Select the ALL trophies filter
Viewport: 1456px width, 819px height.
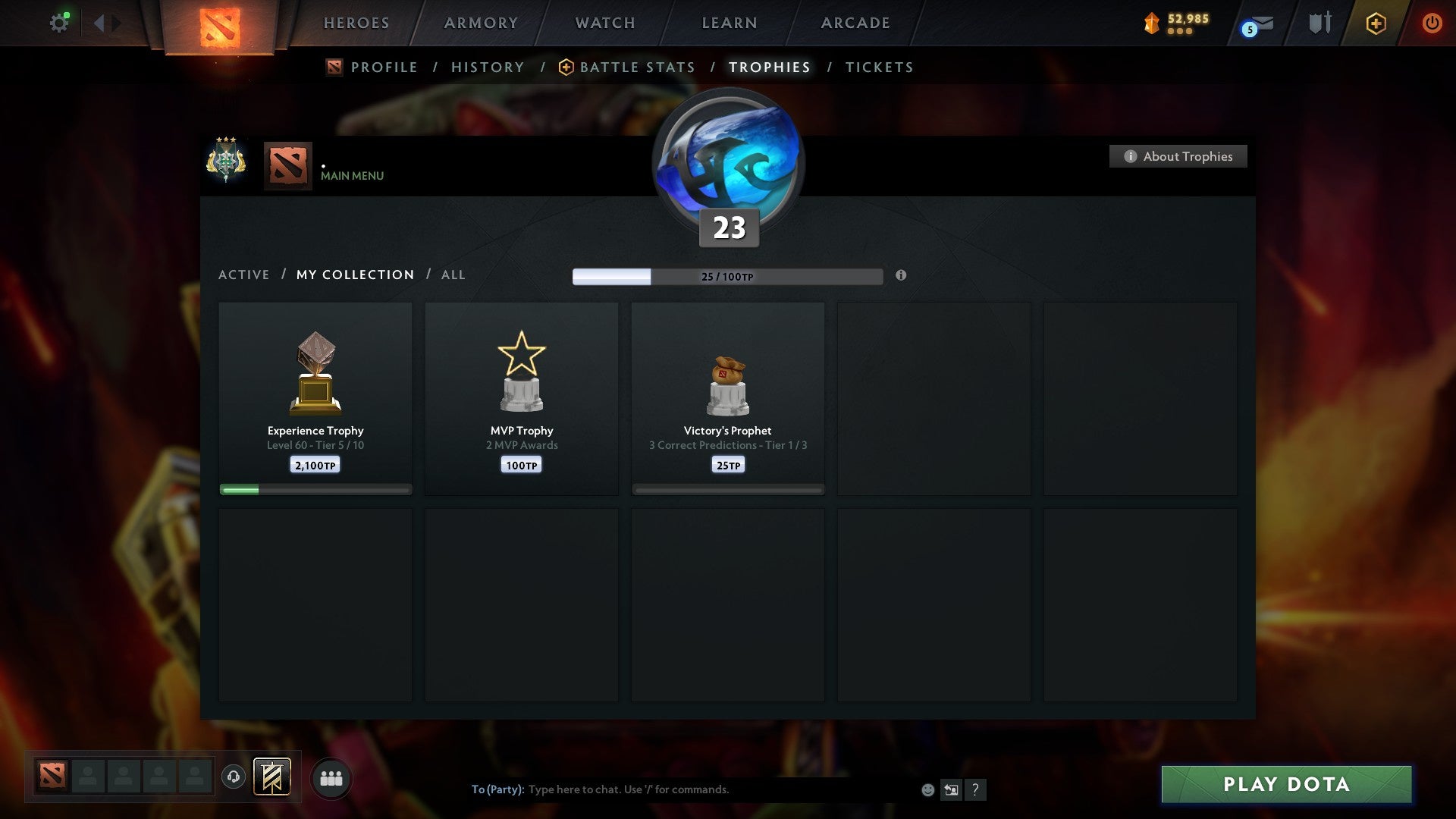coord(453,275)
